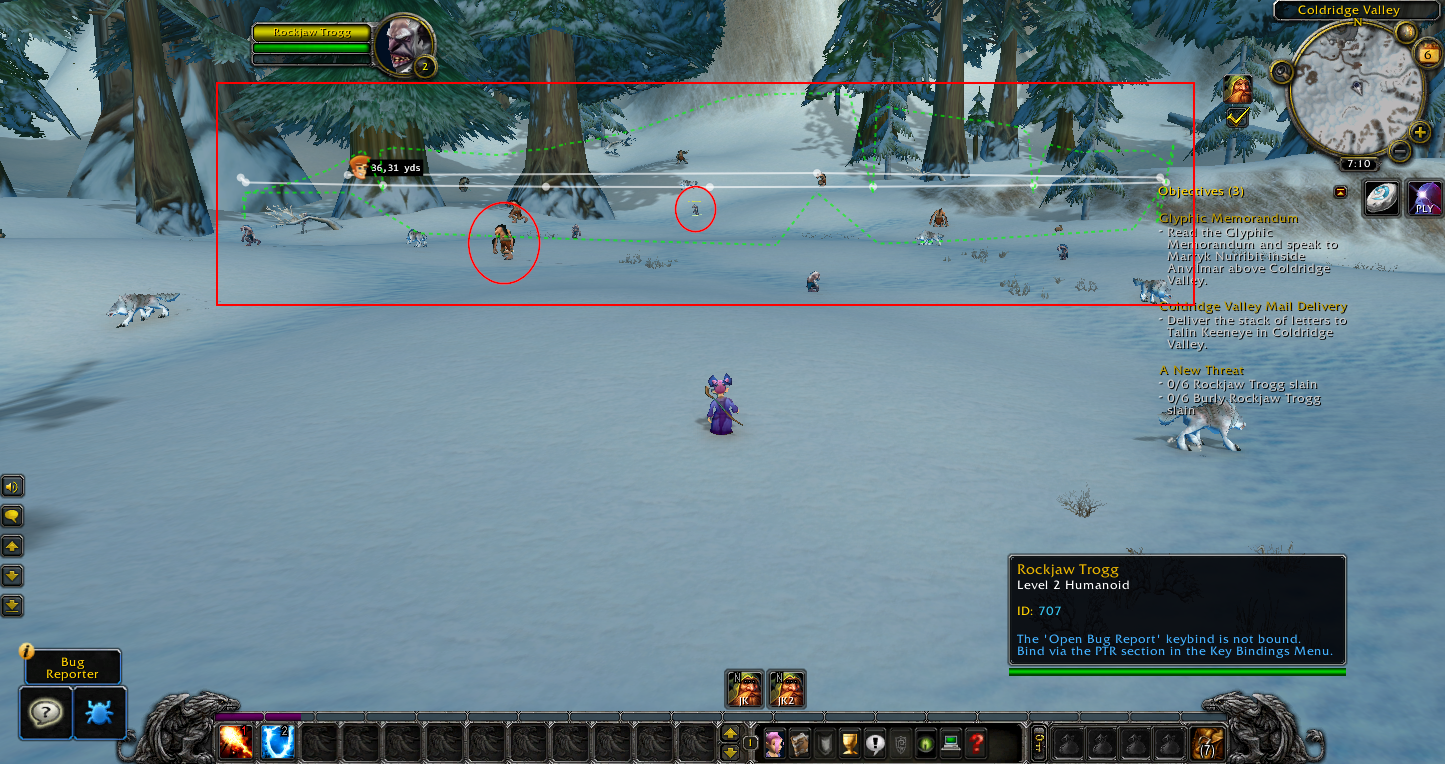The height and width of the screenshot is (764, 1445).
Task: Toggle the minimap tracking magnifier button
Action: [1281, 71]
